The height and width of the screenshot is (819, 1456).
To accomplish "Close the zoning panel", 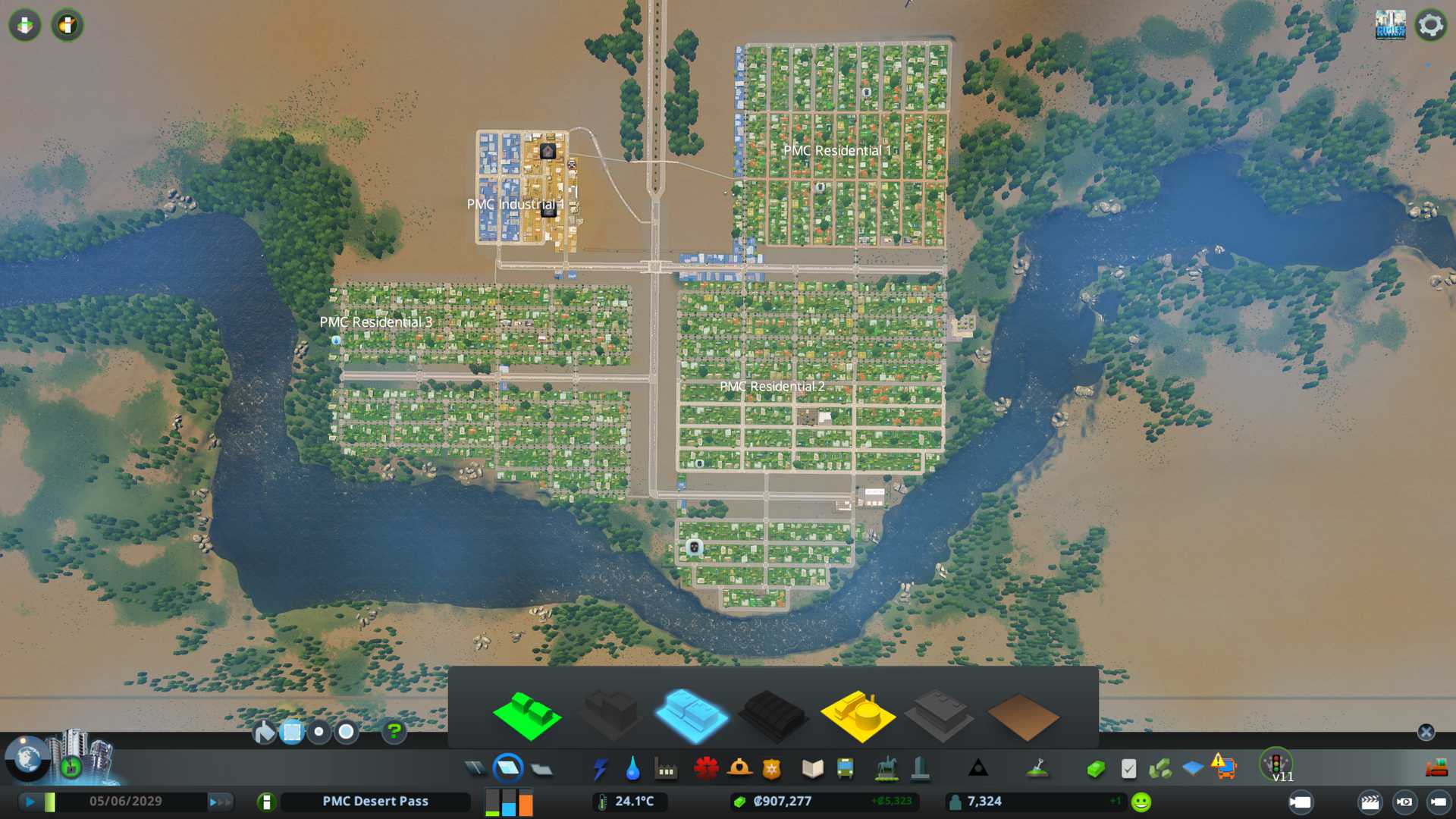I will click(1426, 732).
